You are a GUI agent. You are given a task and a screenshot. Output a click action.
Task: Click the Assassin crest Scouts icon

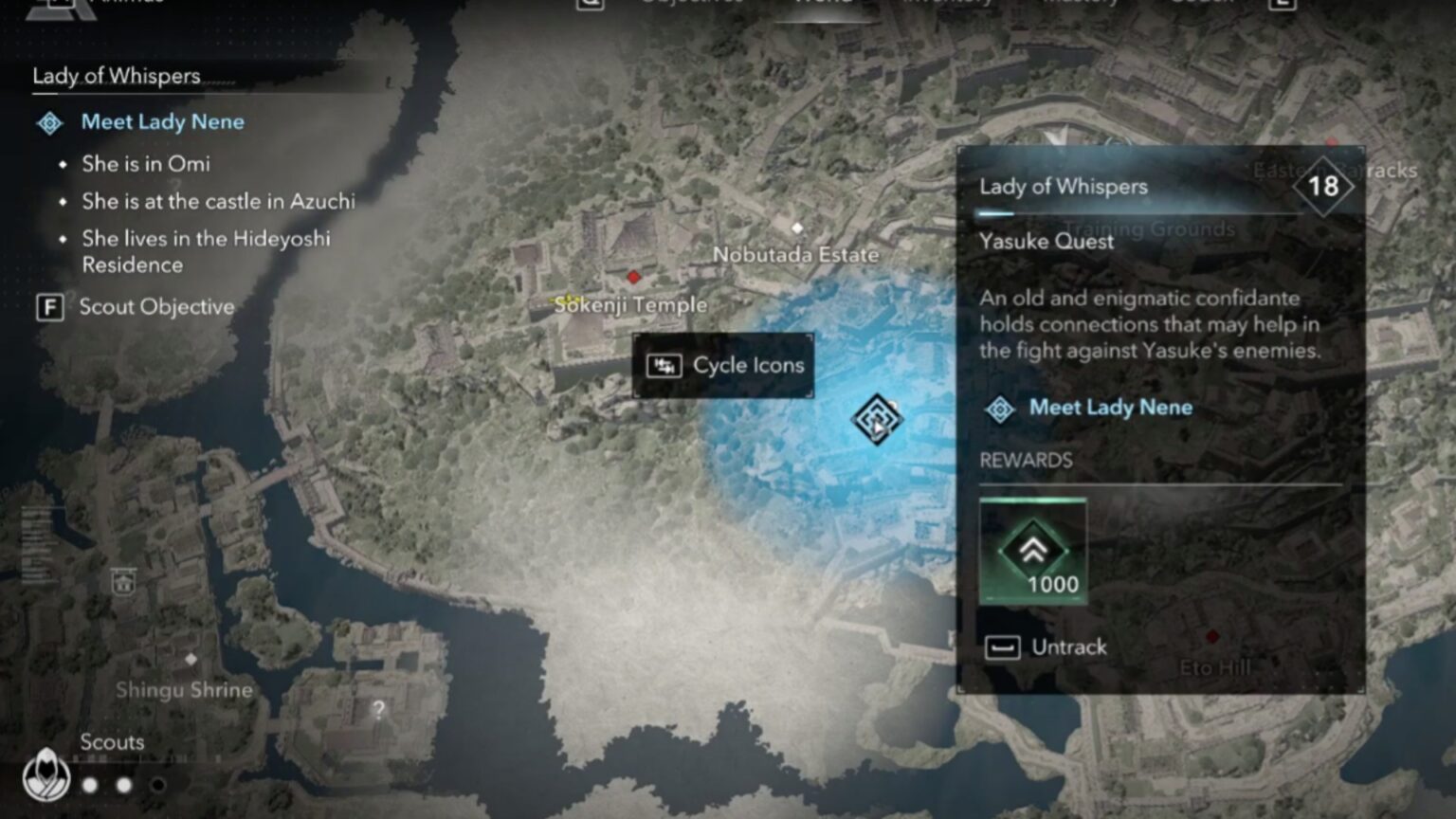[x=45, y=773]
